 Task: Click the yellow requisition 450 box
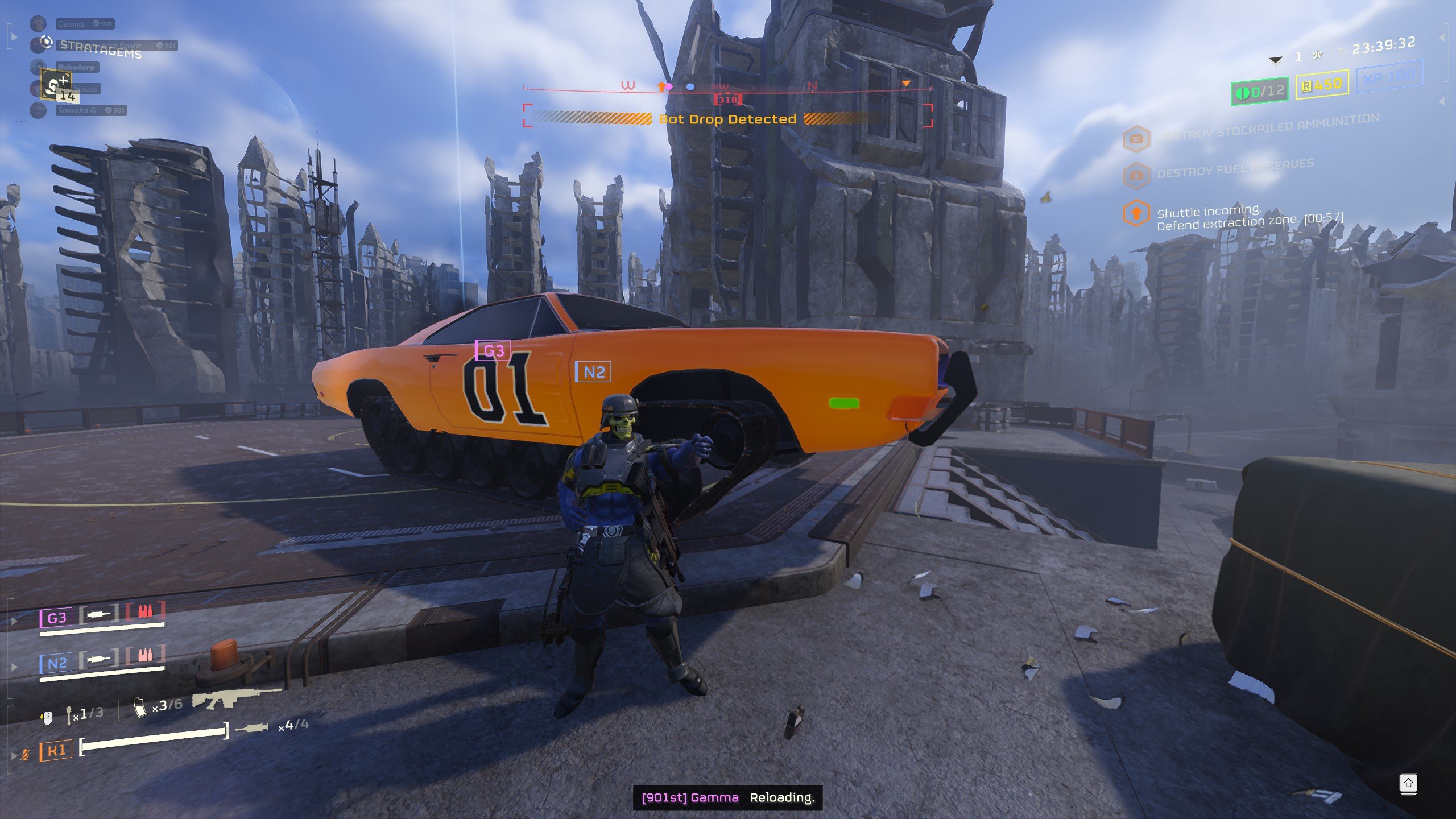(x=1322, y=85)
